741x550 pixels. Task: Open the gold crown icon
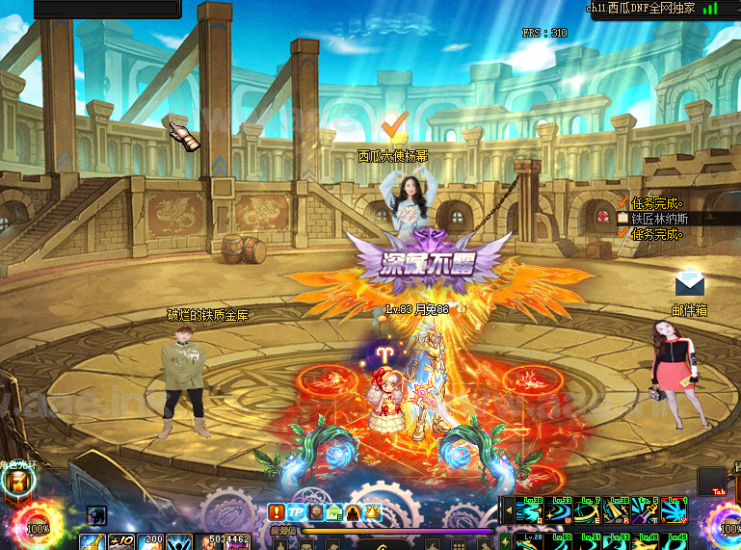[x=373, y=512]
